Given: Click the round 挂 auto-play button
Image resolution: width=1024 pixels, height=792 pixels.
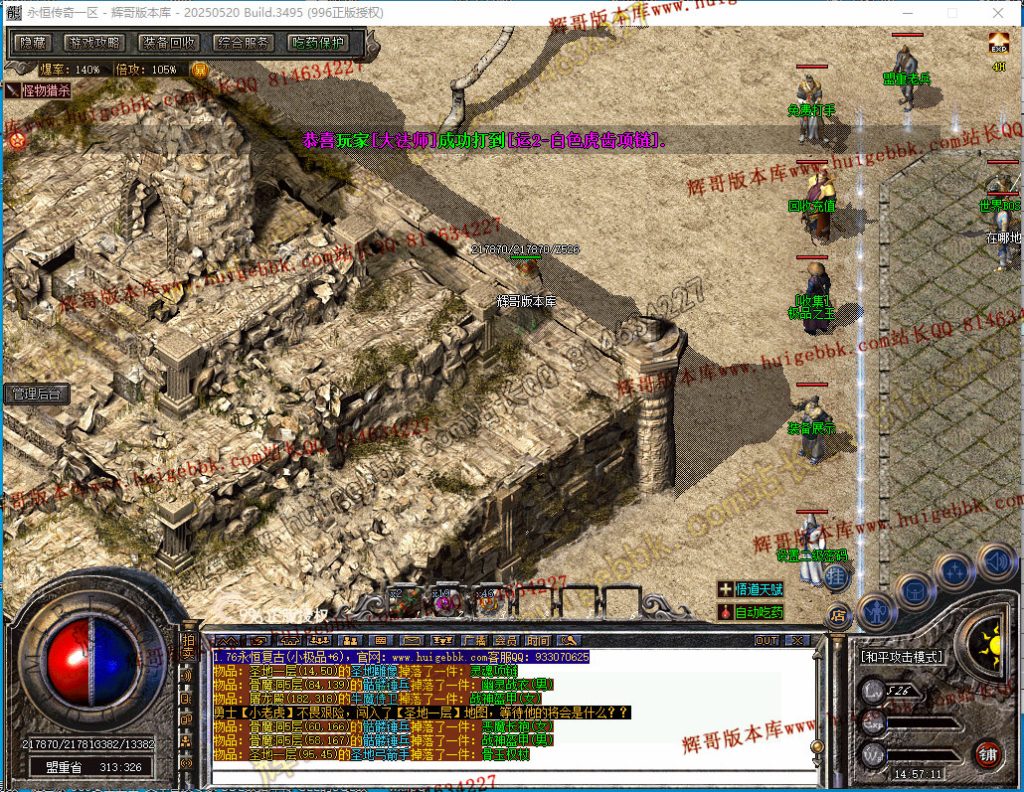Looking at the screenshot, I should tap(837, 575).
